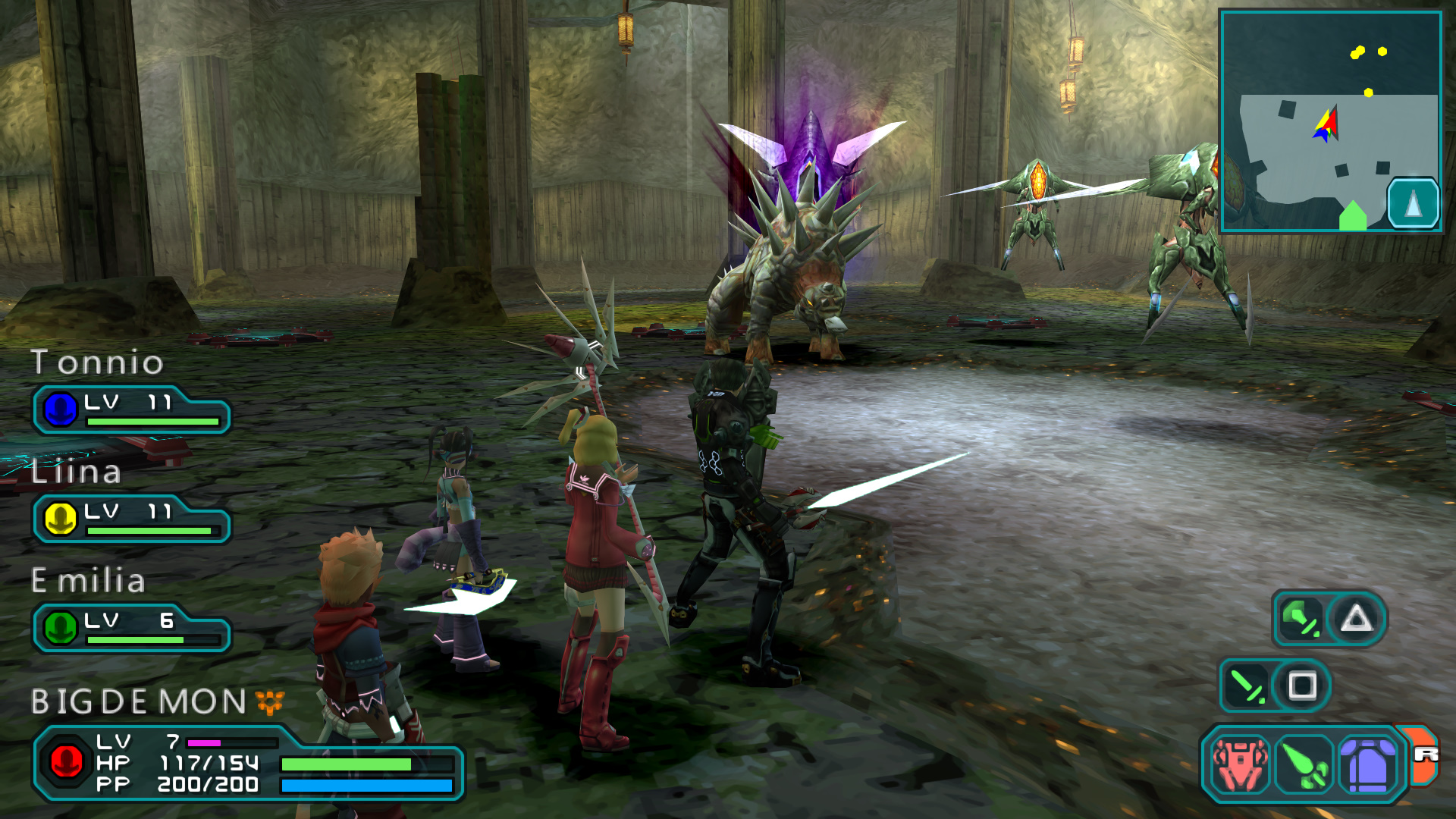Use the green sword normal attack icon
The height and width of the screenshot is (819, 1456).
(x=1246, y=686)
